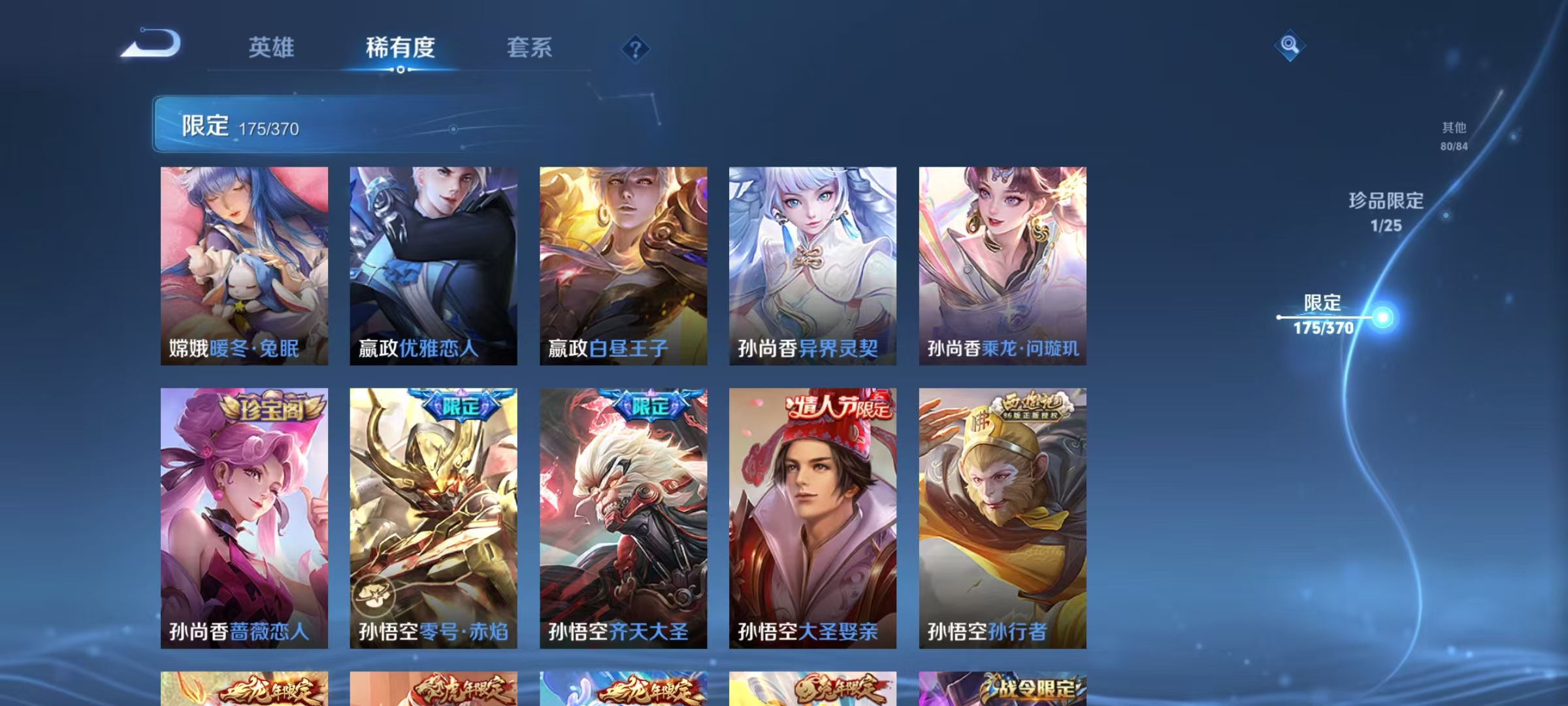The height and width of the screenshot is (706, 1568).
Task: Click the 孙尚香异界灵契 thumbnail
Action: (810, 261)
